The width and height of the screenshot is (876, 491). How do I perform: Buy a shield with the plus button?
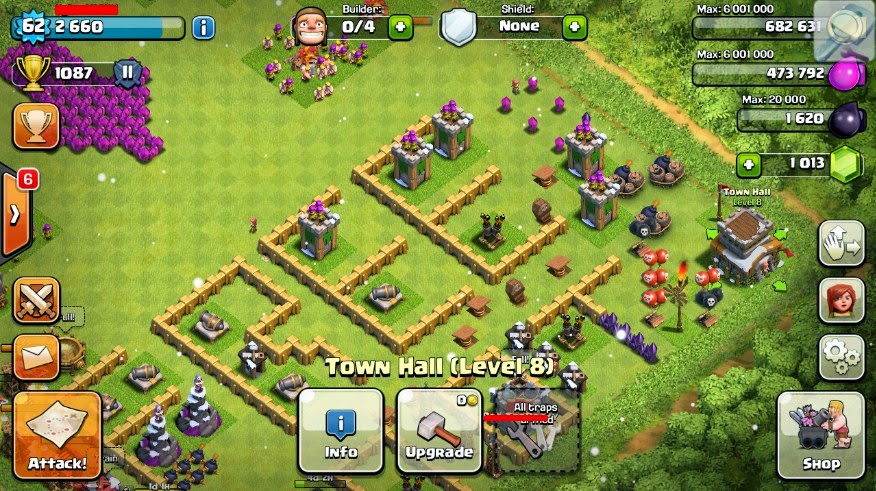click(574, 26)
